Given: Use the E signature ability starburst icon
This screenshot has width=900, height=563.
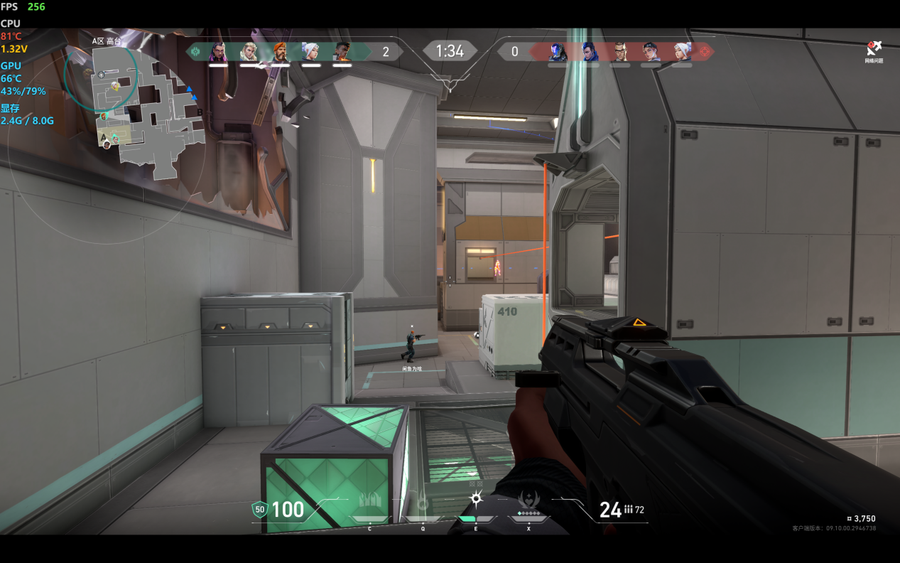Looking at the screenshot, I should point(476,499).
